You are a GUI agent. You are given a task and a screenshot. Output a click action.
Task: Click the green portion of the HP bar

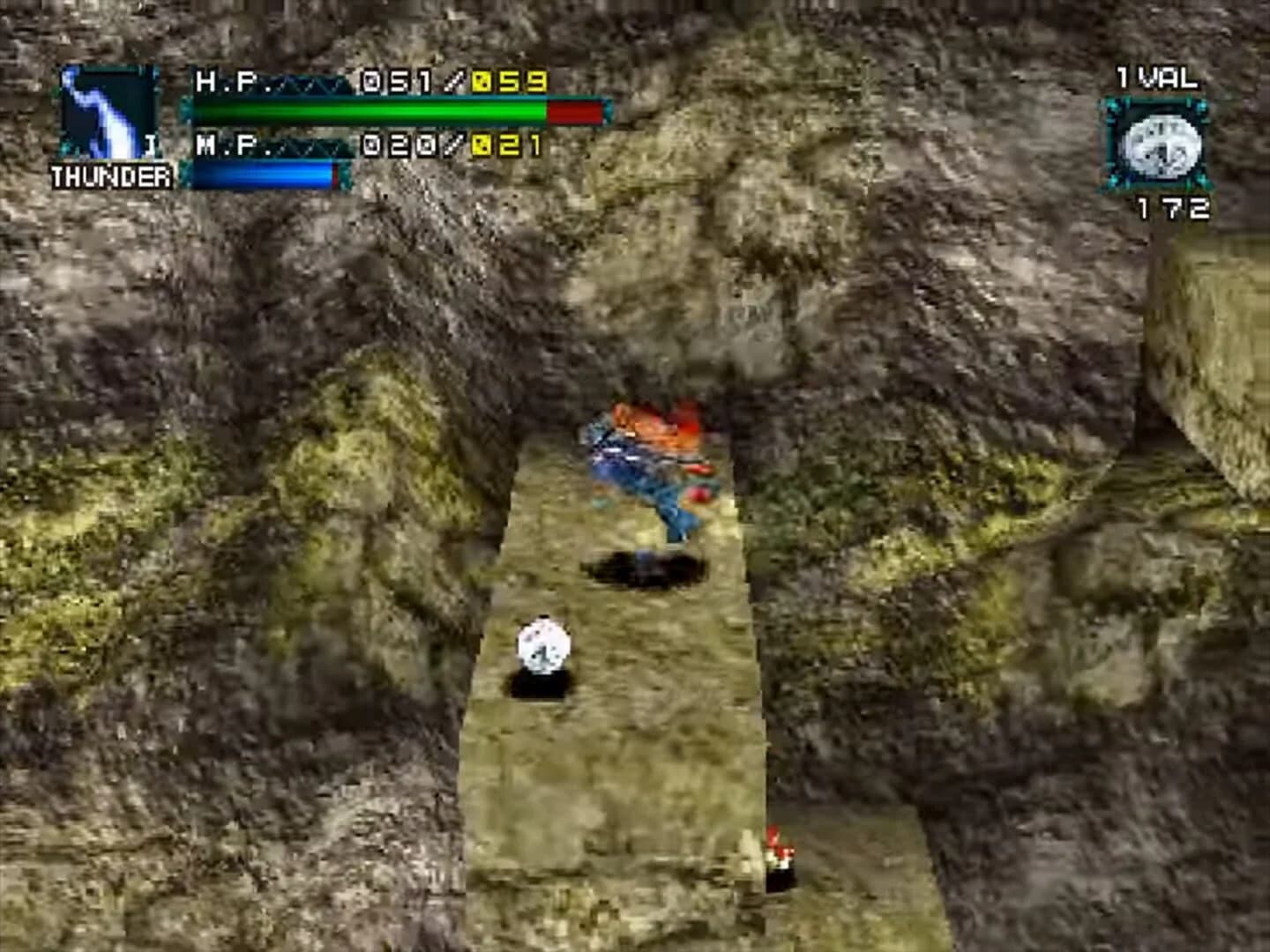tap(370, 112)
